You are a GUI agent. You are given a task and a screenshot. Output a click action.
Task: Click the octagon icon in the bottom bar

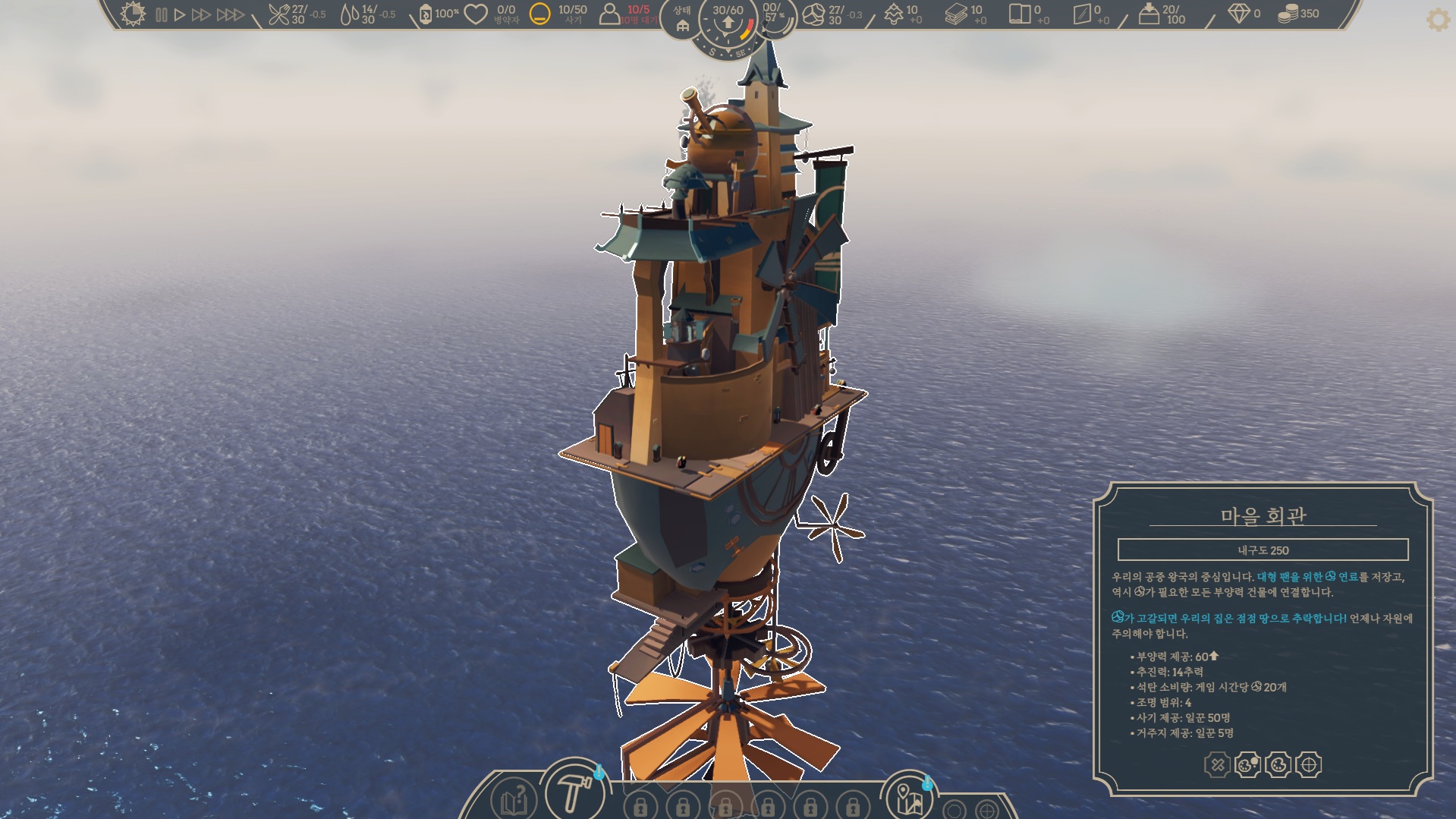[x=954, y=810]
